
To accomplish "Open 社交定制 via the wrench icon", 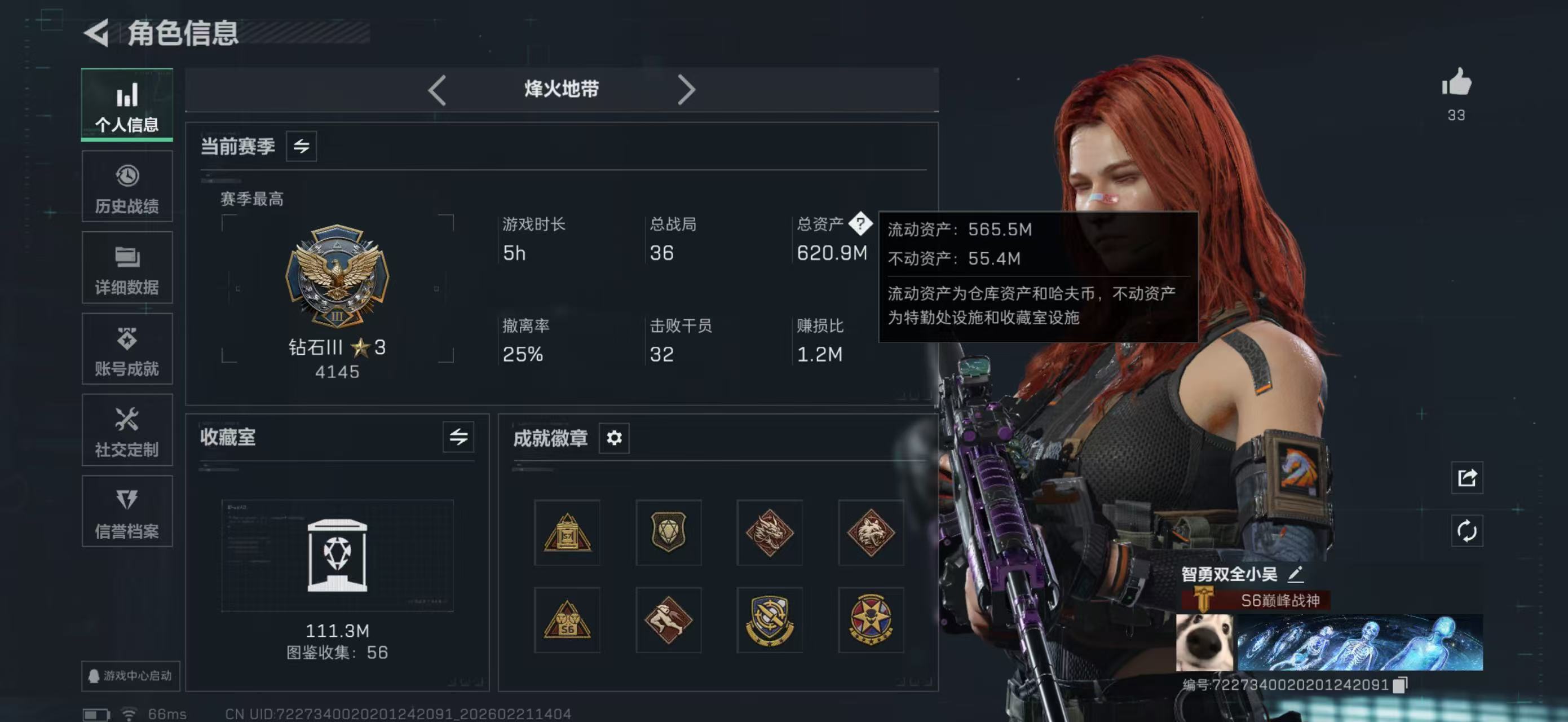I will [x=127, y=430].
